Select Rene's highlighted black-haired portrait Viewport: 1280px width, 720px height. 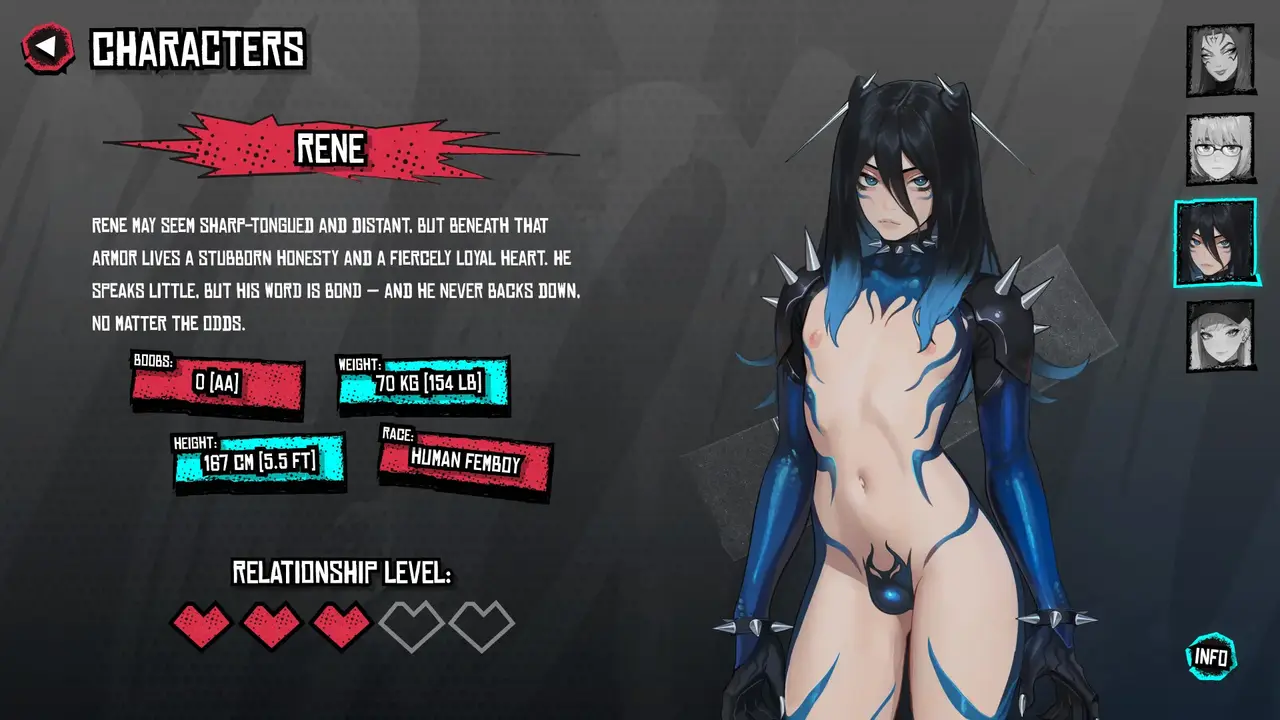point(1215,242)
